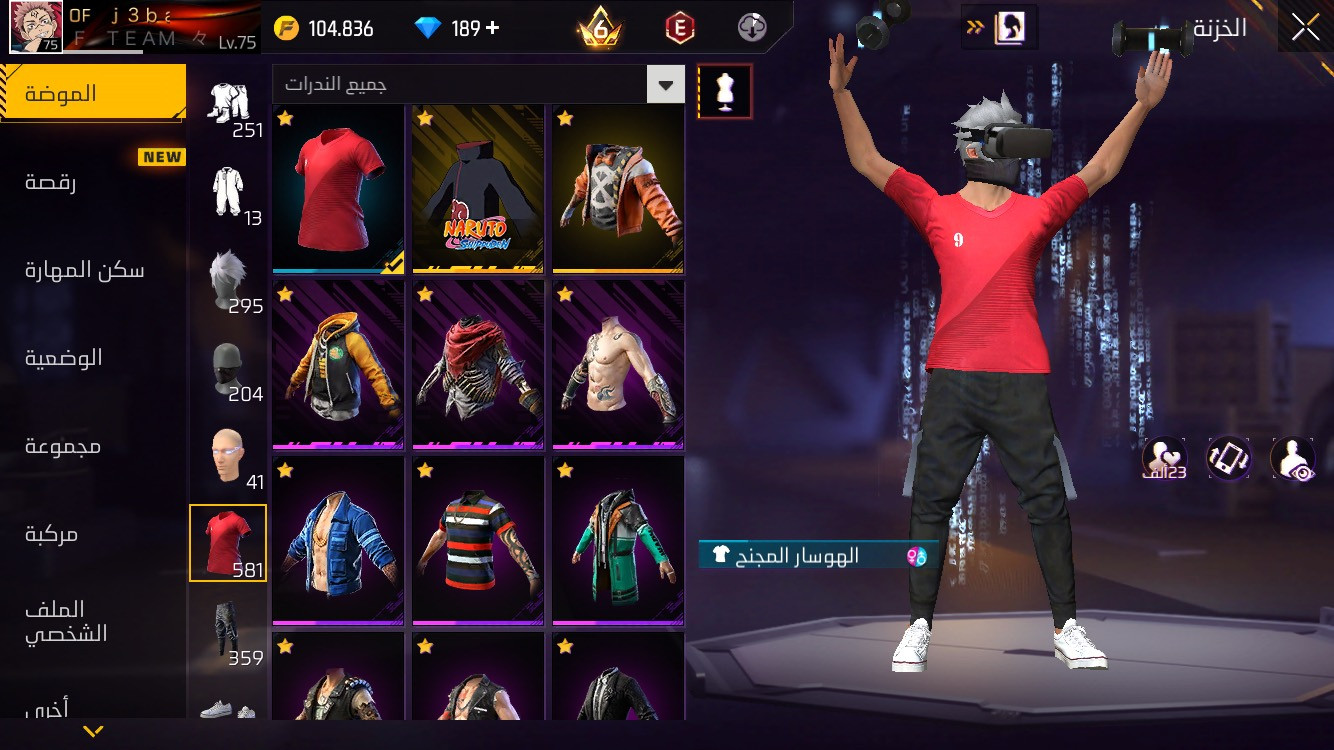The width and height of the screenshot is (1334, 750).
Task: Select the striped polo shirt card
Action: pos(478,540)
